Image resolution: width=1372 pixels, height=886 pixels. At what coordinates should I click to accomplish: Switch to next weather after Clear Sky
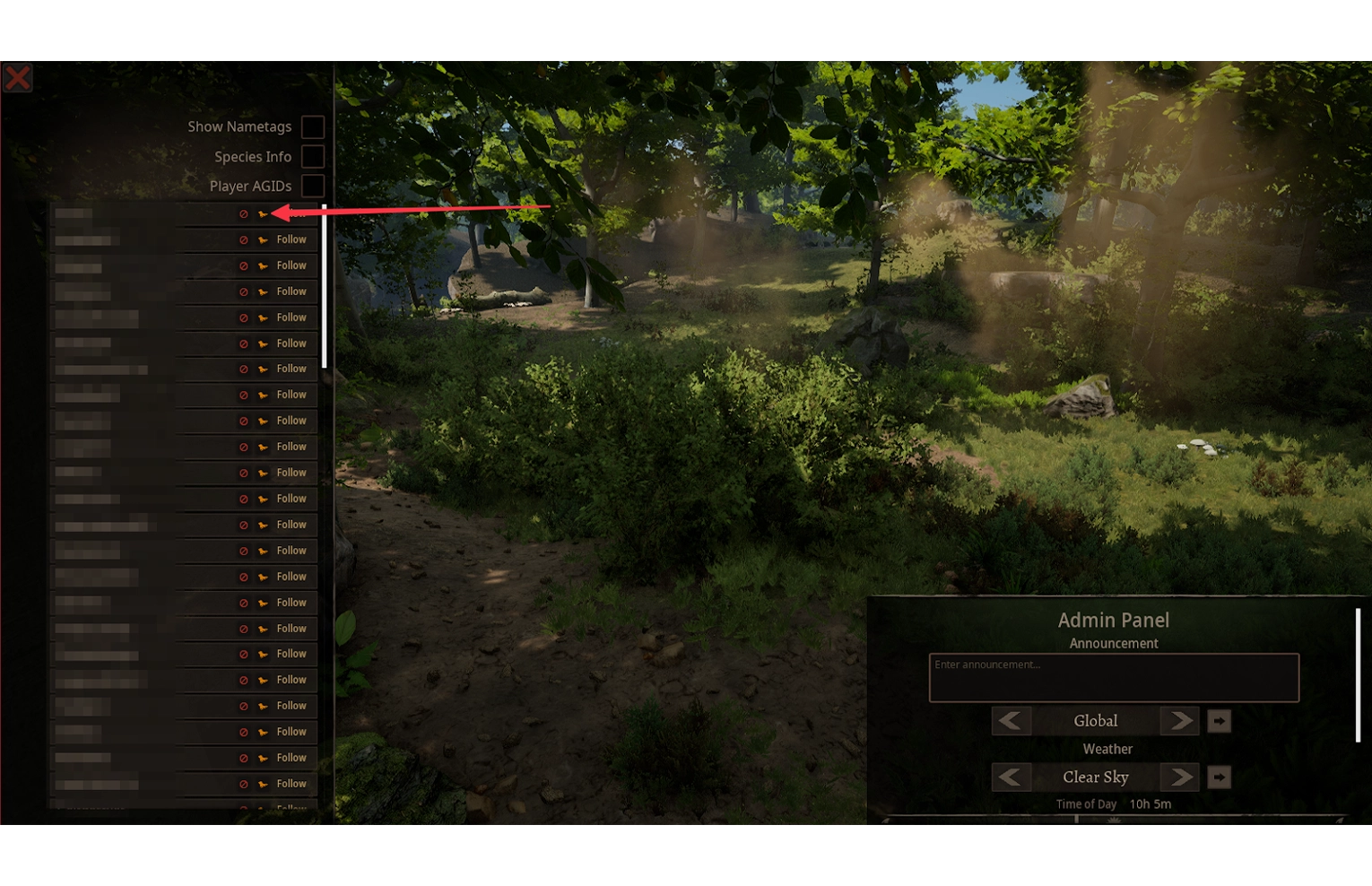(1180, 777)
